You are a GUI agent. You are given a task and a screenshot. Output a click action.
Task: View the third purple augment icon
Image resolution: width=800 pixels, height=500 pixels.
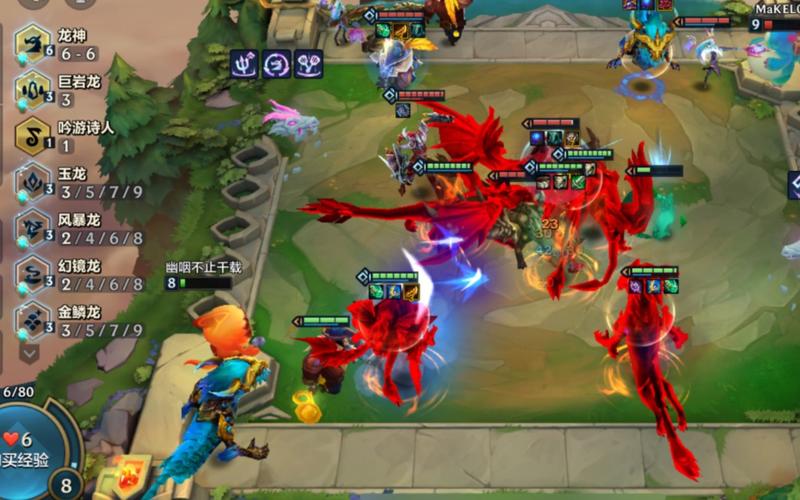[309, 62]
